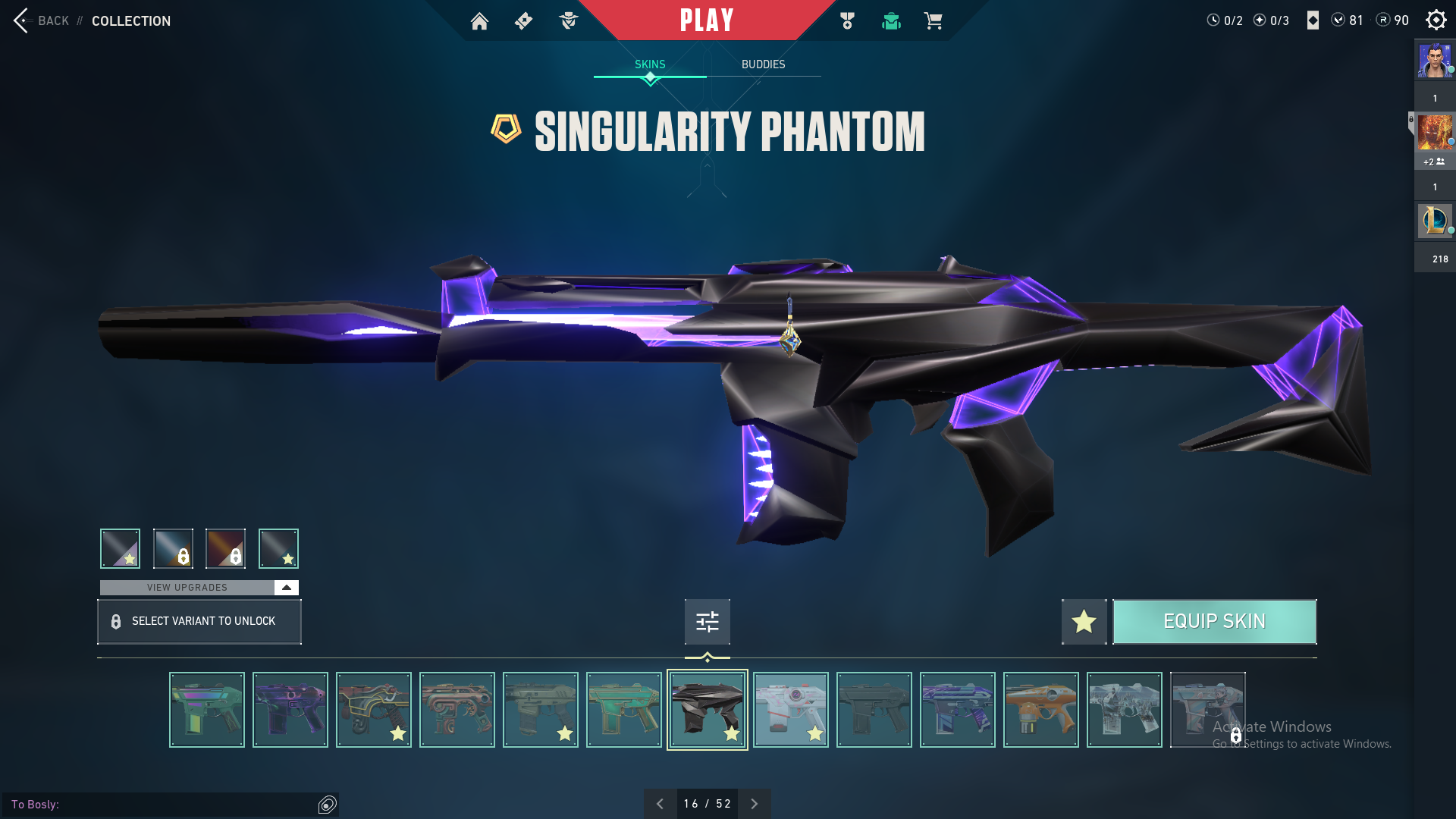Equip the Singularity Phantom skin
Screen dimensions: 1456x819
[x=1214, y=622]
